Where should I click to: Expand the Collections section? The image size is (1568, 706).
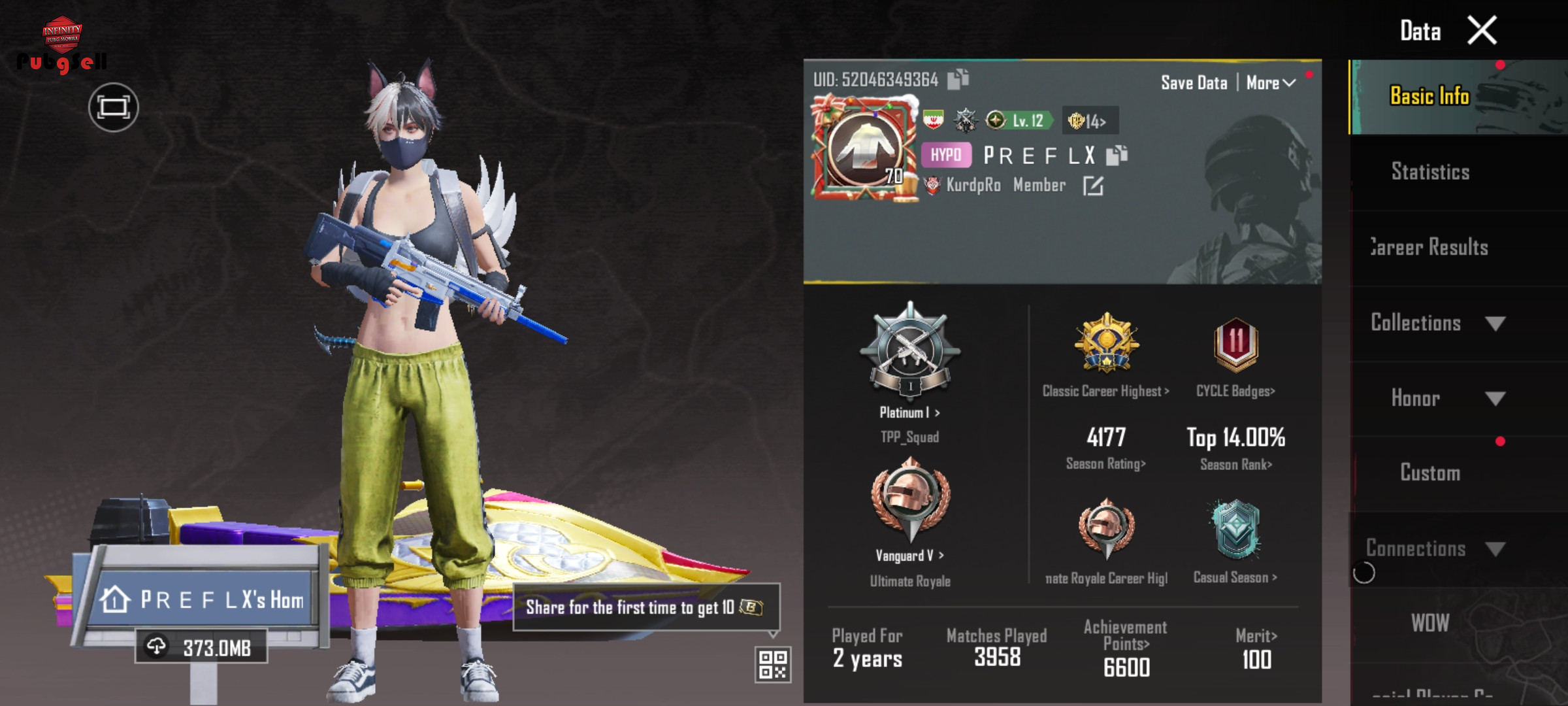pos(1437,323)
